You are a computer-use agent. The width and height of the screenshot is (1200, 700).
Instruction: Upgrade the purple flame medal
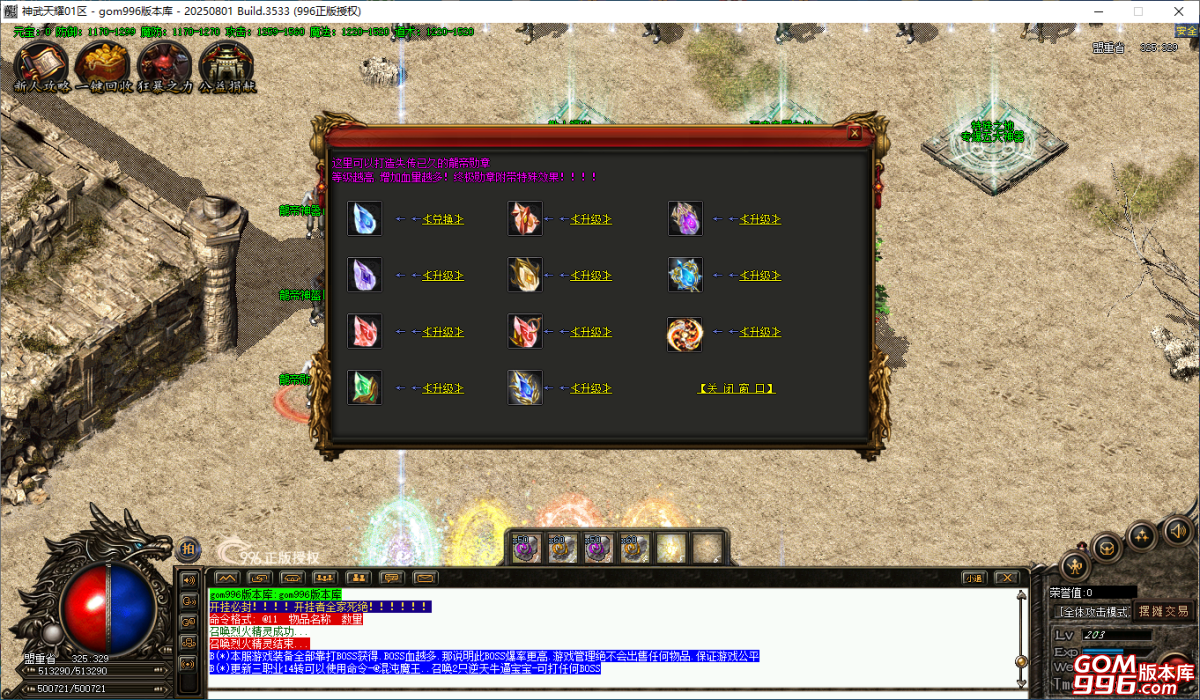pyautogui.click(x=759, y=219)
